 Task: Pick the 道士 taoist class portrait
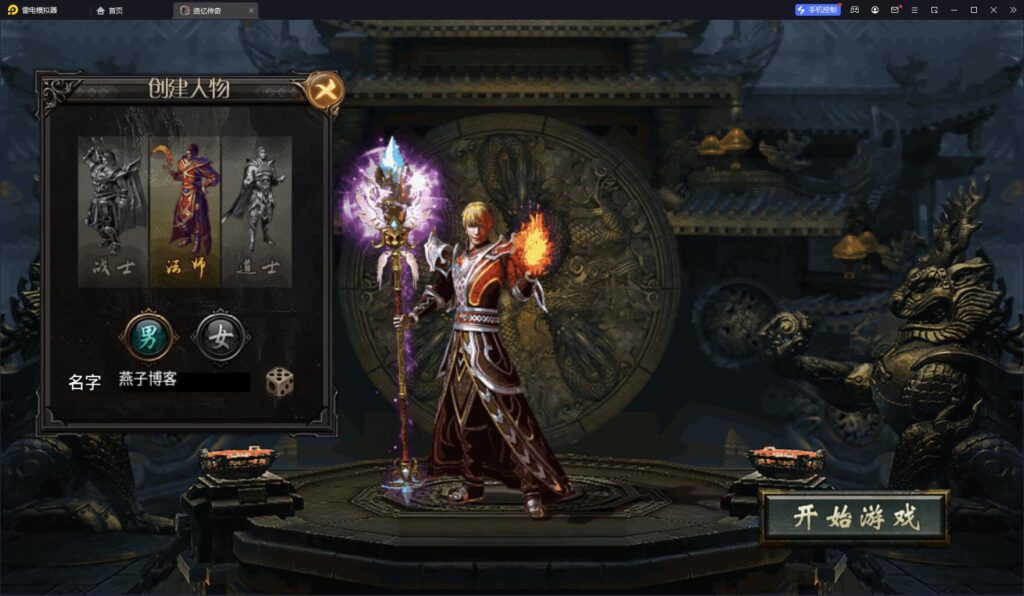pyautogui.click(x=256, y=210)
